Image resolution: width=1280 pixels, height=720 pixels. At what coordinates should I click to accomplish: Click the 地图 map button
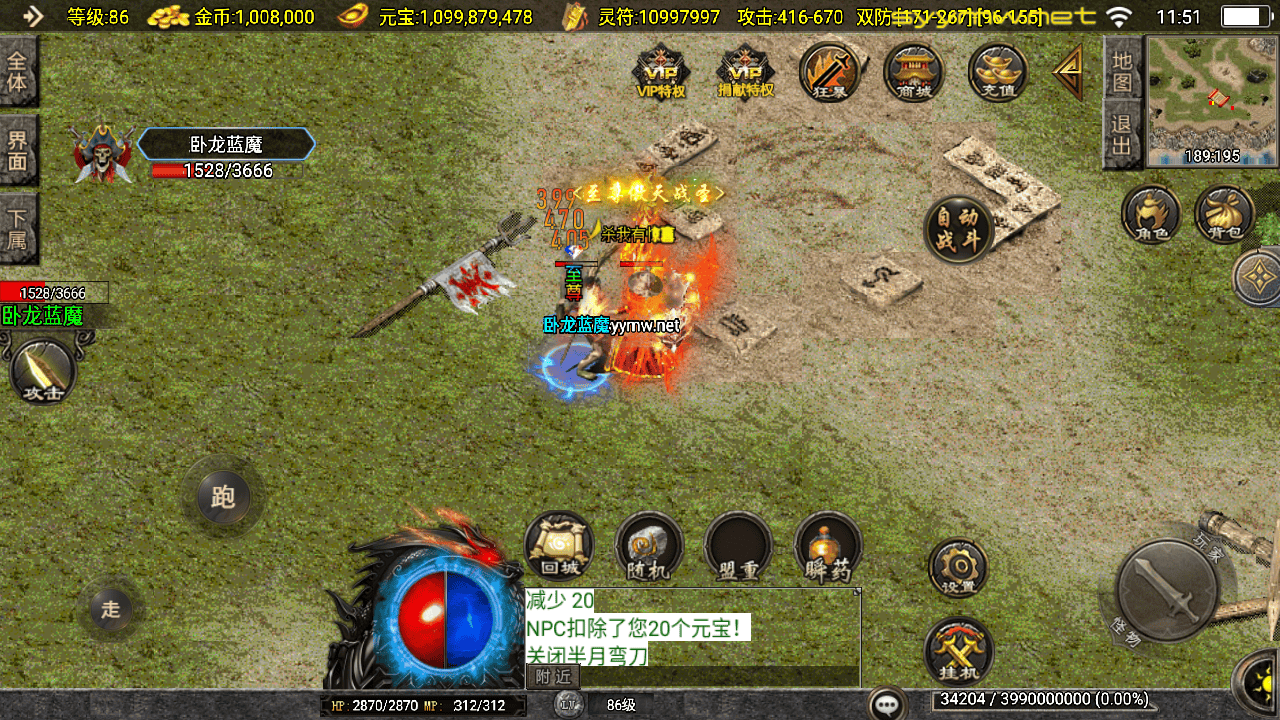tap(1122, 70)
